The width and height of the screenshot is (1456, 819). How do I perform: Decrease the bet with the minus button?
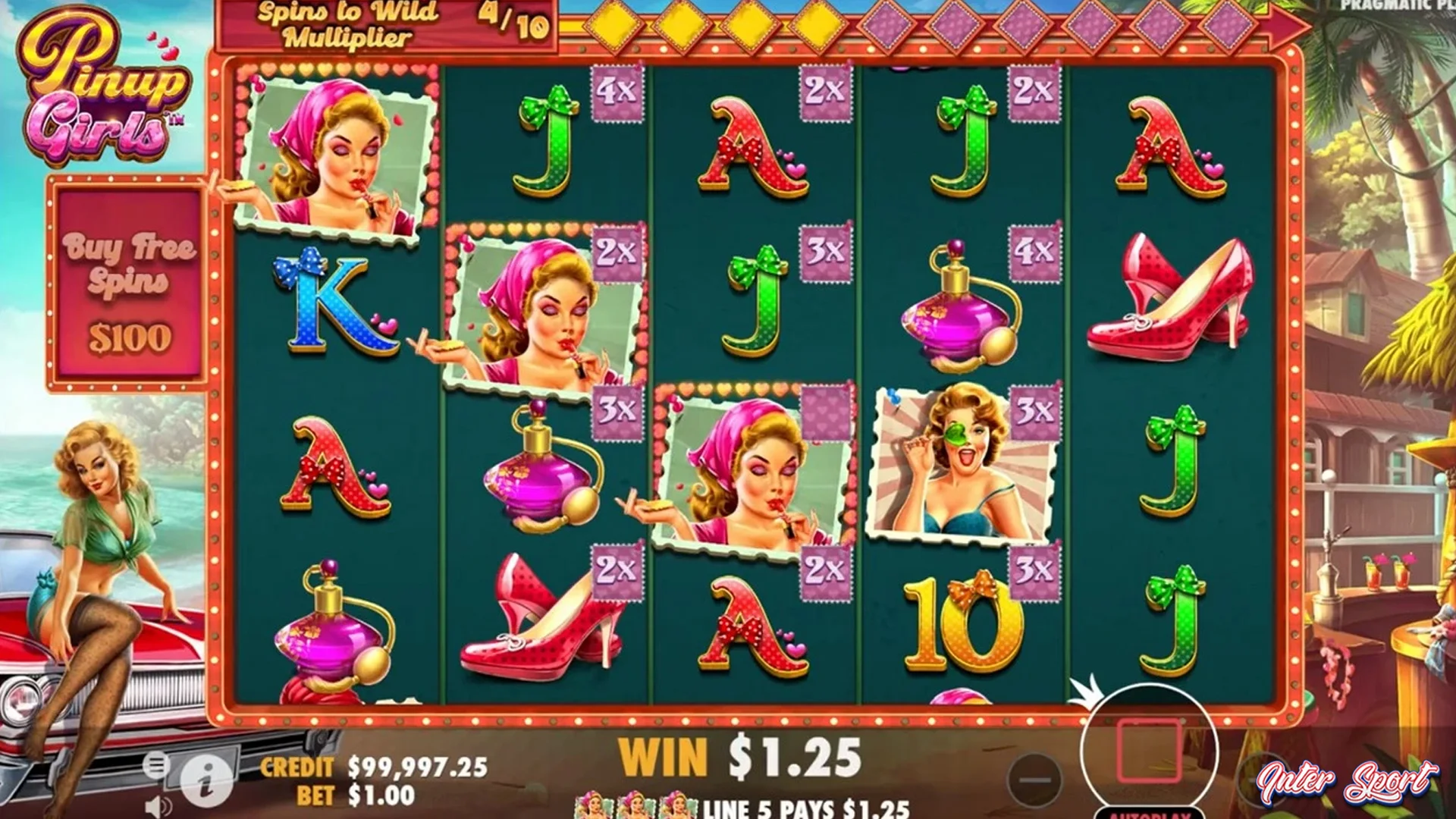pos(1035,779)
